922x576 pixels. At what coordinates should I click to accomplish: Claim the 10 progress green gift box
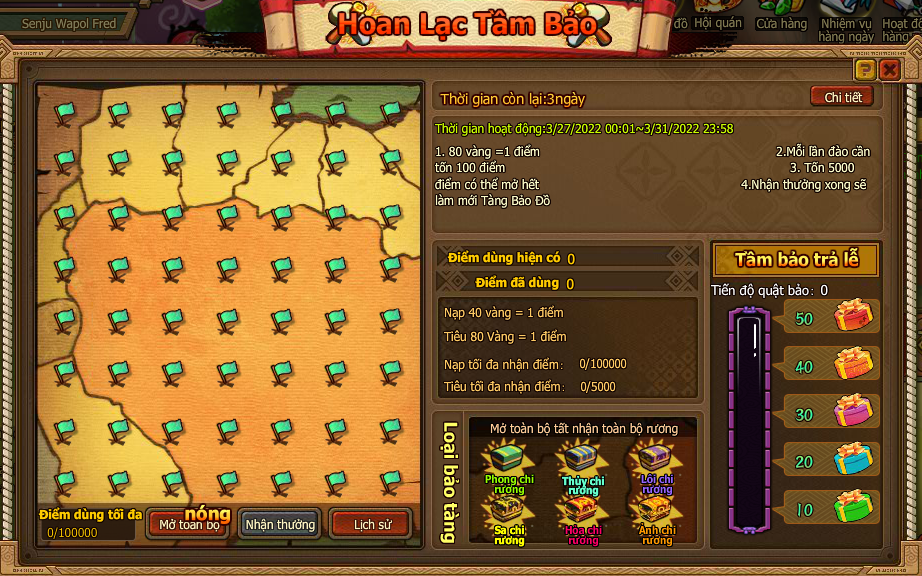[853, 507]
